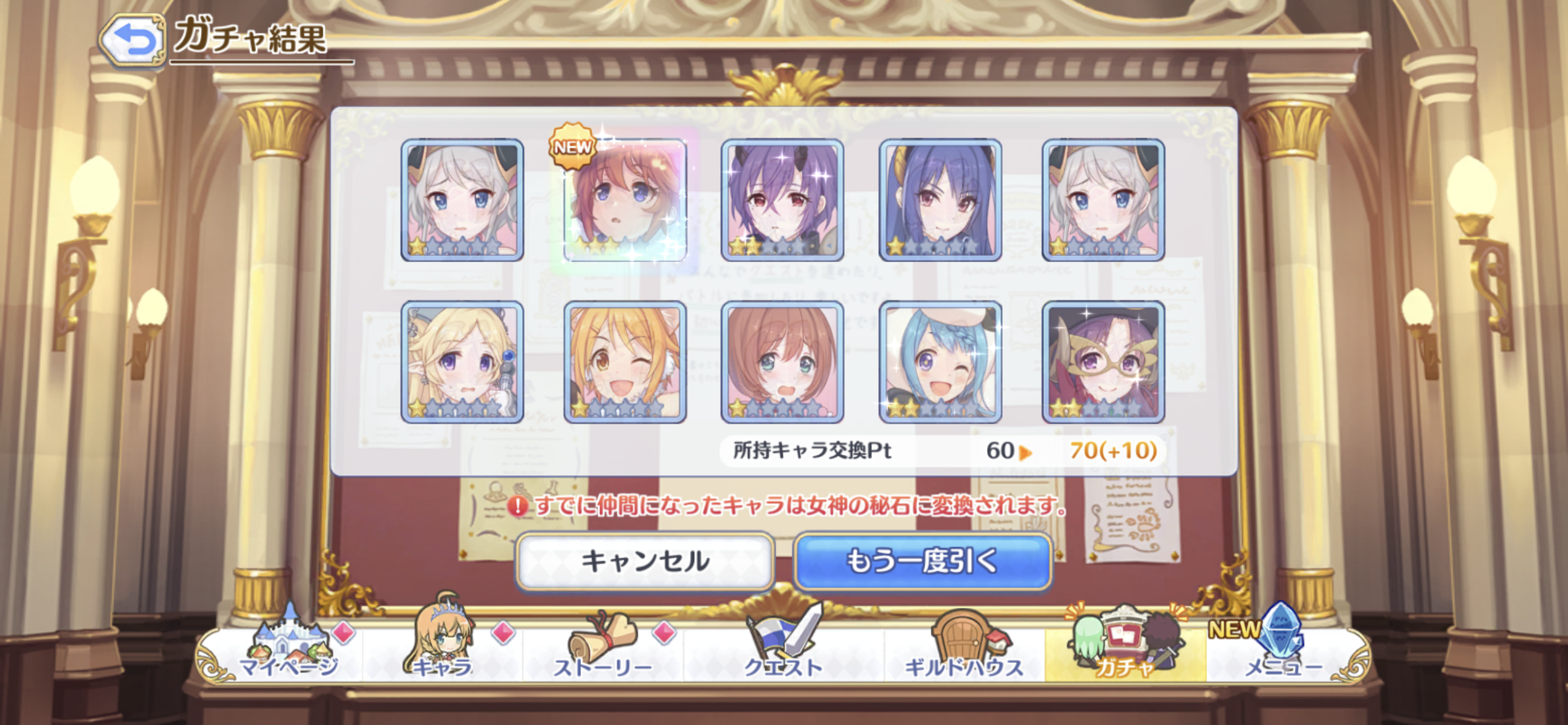Image resolution: width=1568 pixels, height=725 pixels.
Task: Choose the dark blue long-haired character card
Action: pyautogui.click(x=940, y=200)
